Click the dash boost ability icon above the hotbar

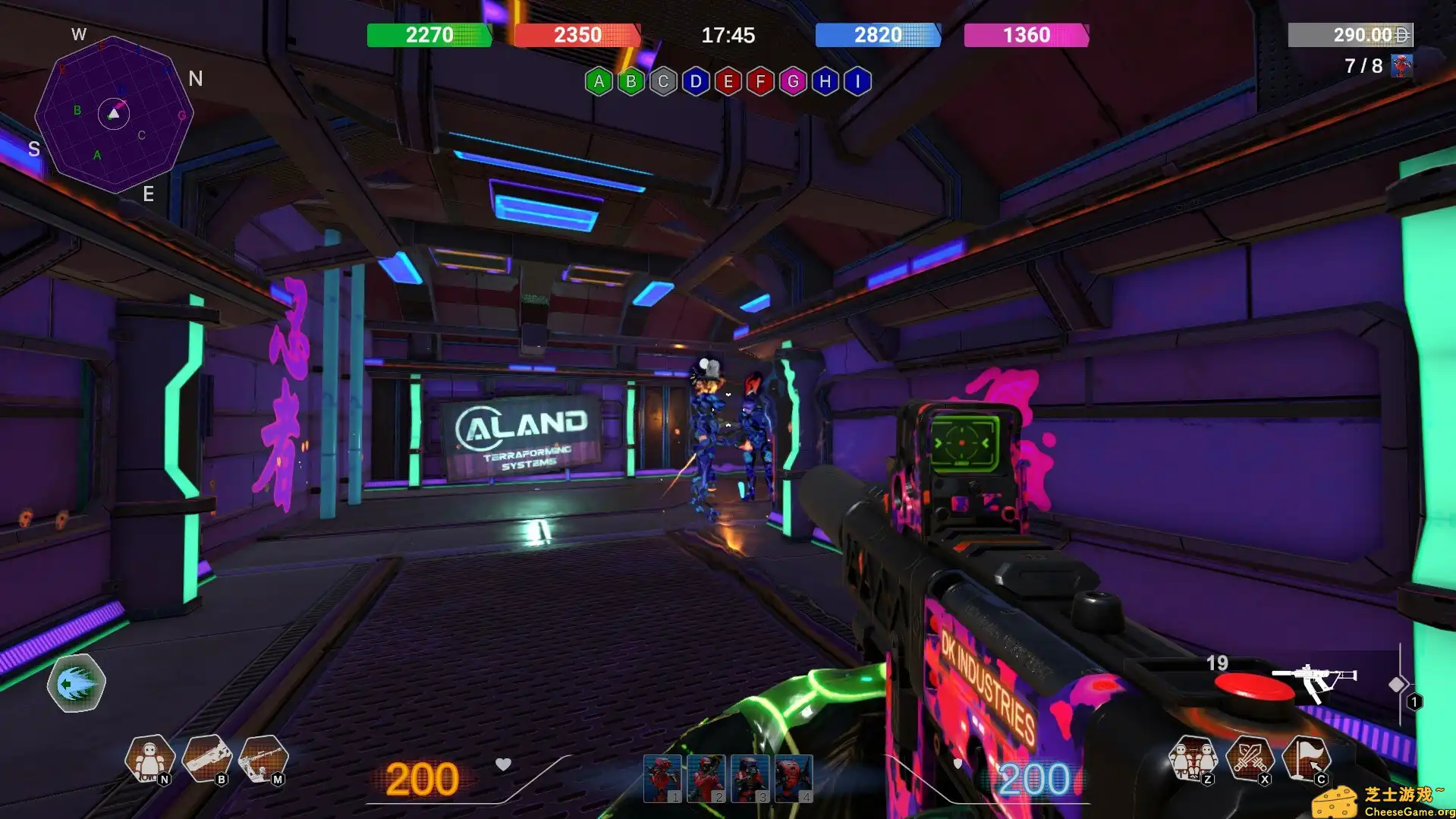(x=76, y=682)
